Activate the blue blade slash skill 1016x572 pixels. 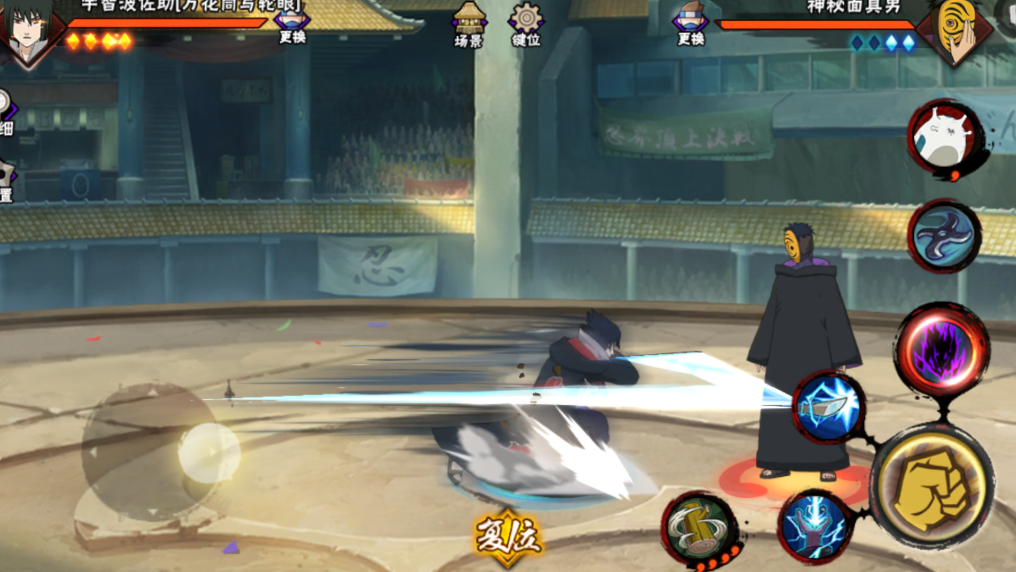[x=829, y=406]
